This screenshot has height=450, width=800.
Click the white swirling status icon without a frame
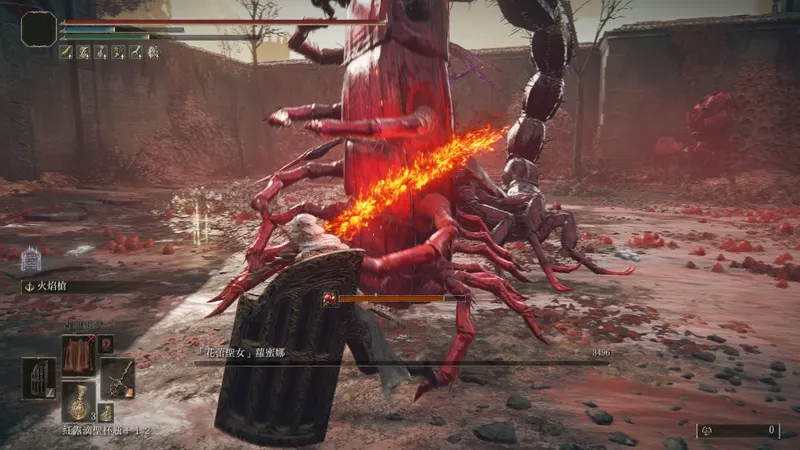click(x=152, y=52)
